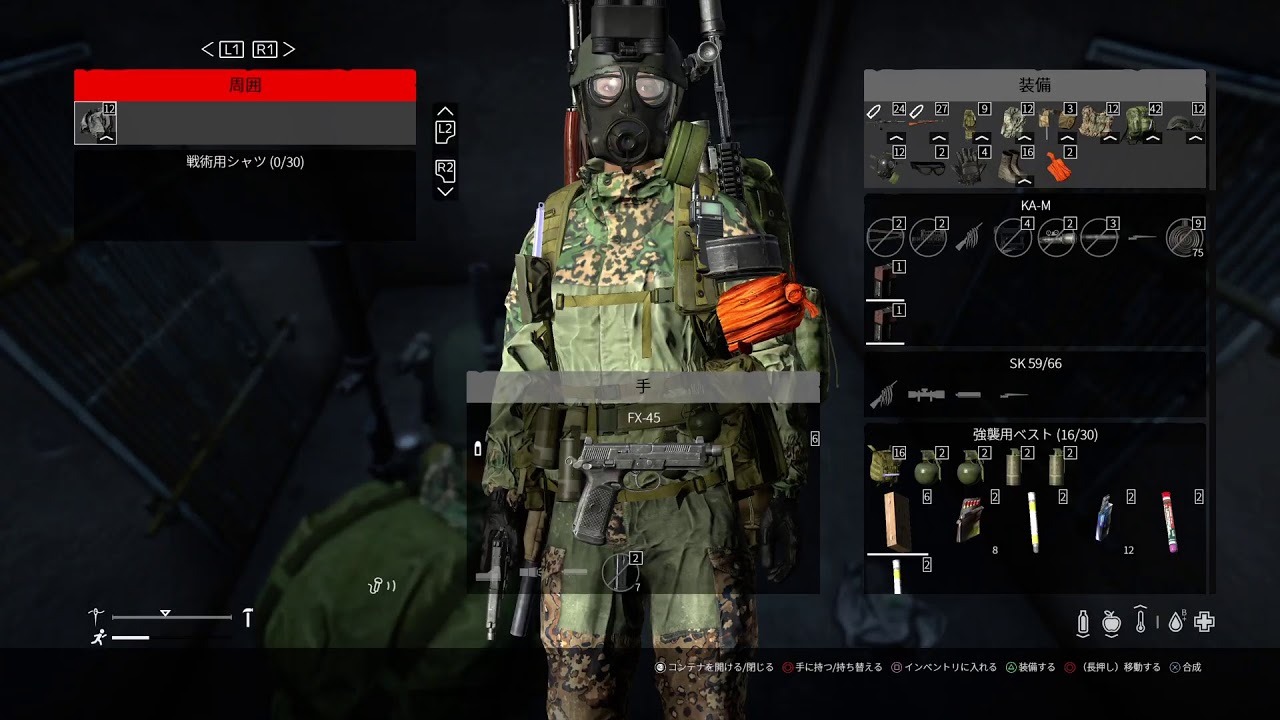Pick the shotgun shell box in the vest
The image size is (1280, 720).
pos(969,520)
